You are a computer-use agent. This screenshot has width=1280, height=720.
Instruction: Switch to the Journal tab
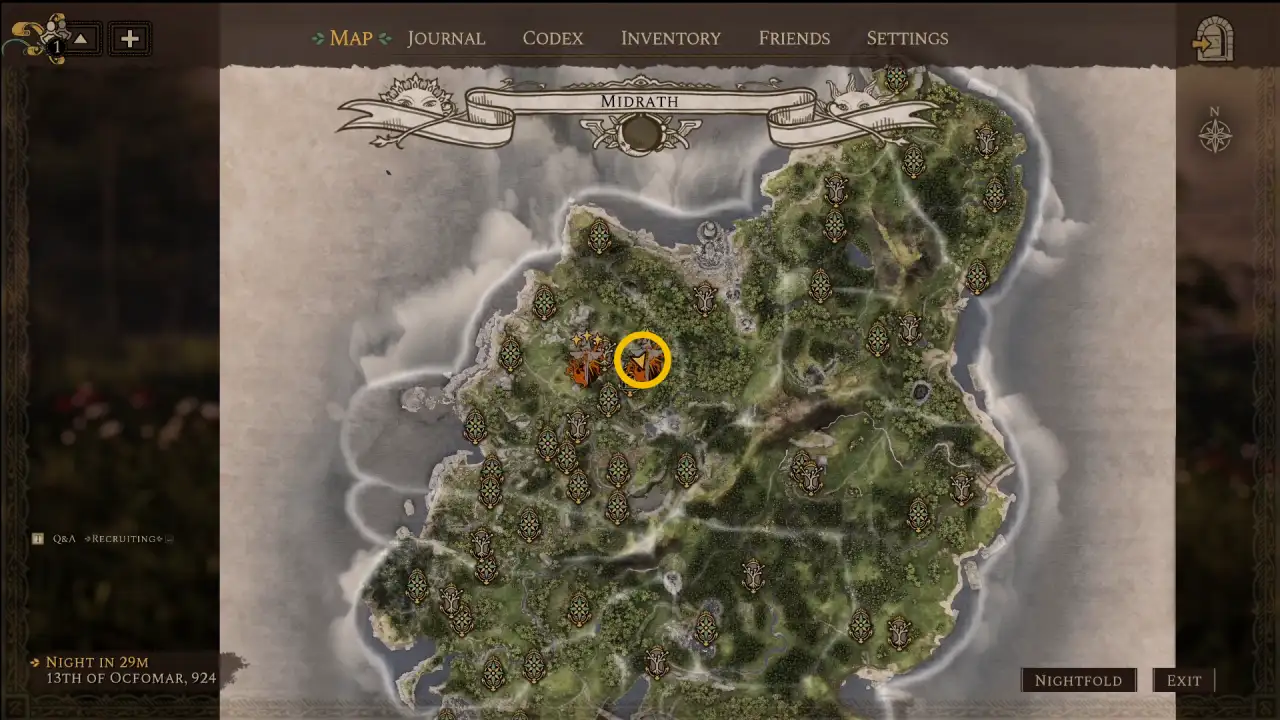[445, 38]
